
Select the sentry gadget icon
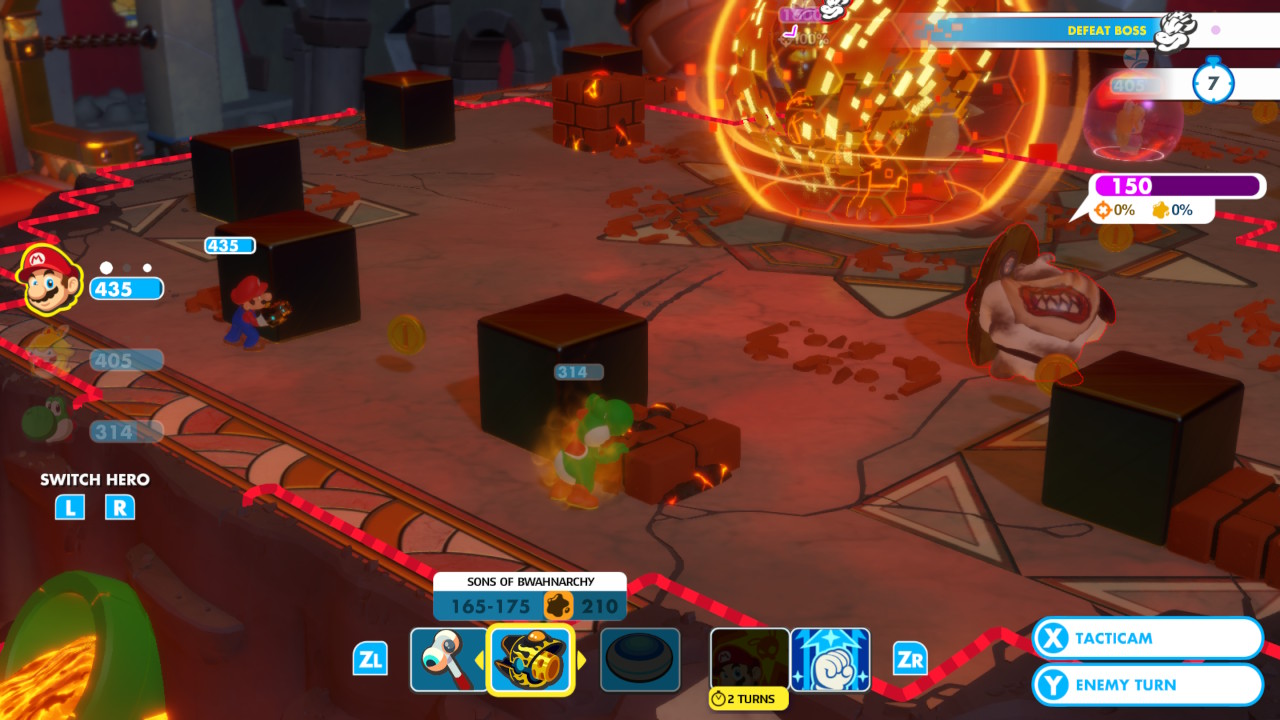[640, 659]
